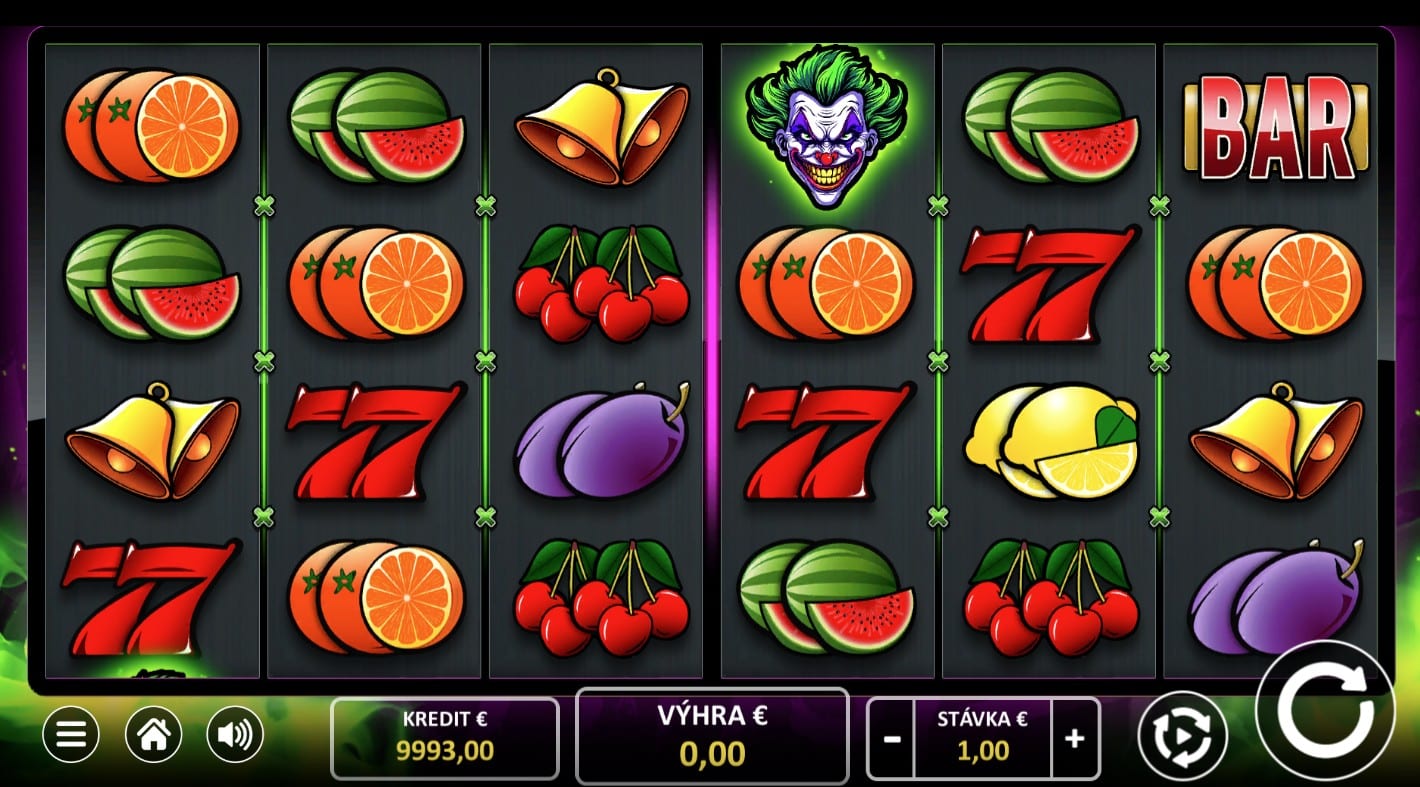Viewport: 1420px width, 787px height.
Task: Toggle sound off using the speaker icon
Action: (x=233, y=735)
